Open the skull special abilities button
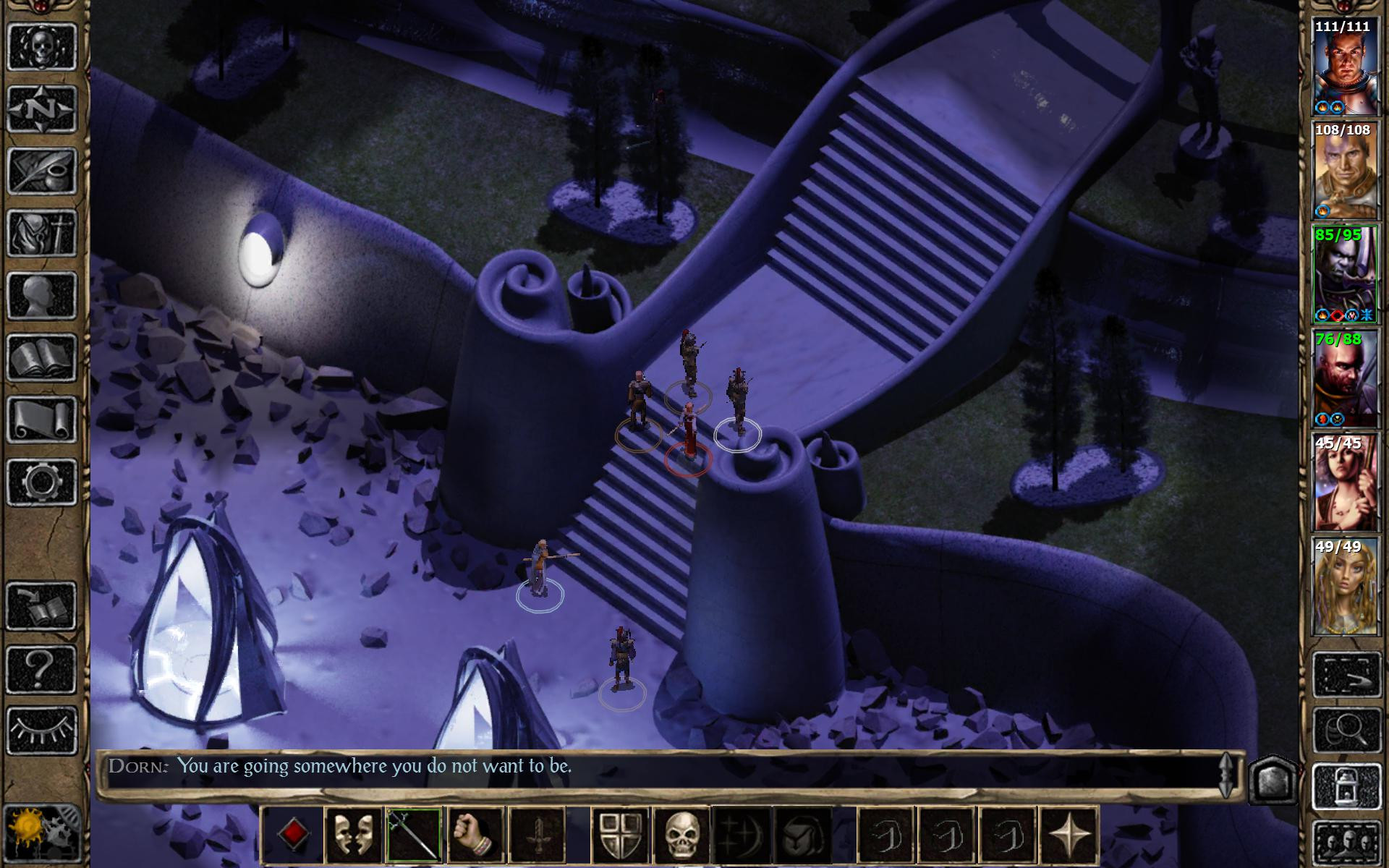Image resolution: width=1389 pixels, height=868 pixels. tap(681, 835)
